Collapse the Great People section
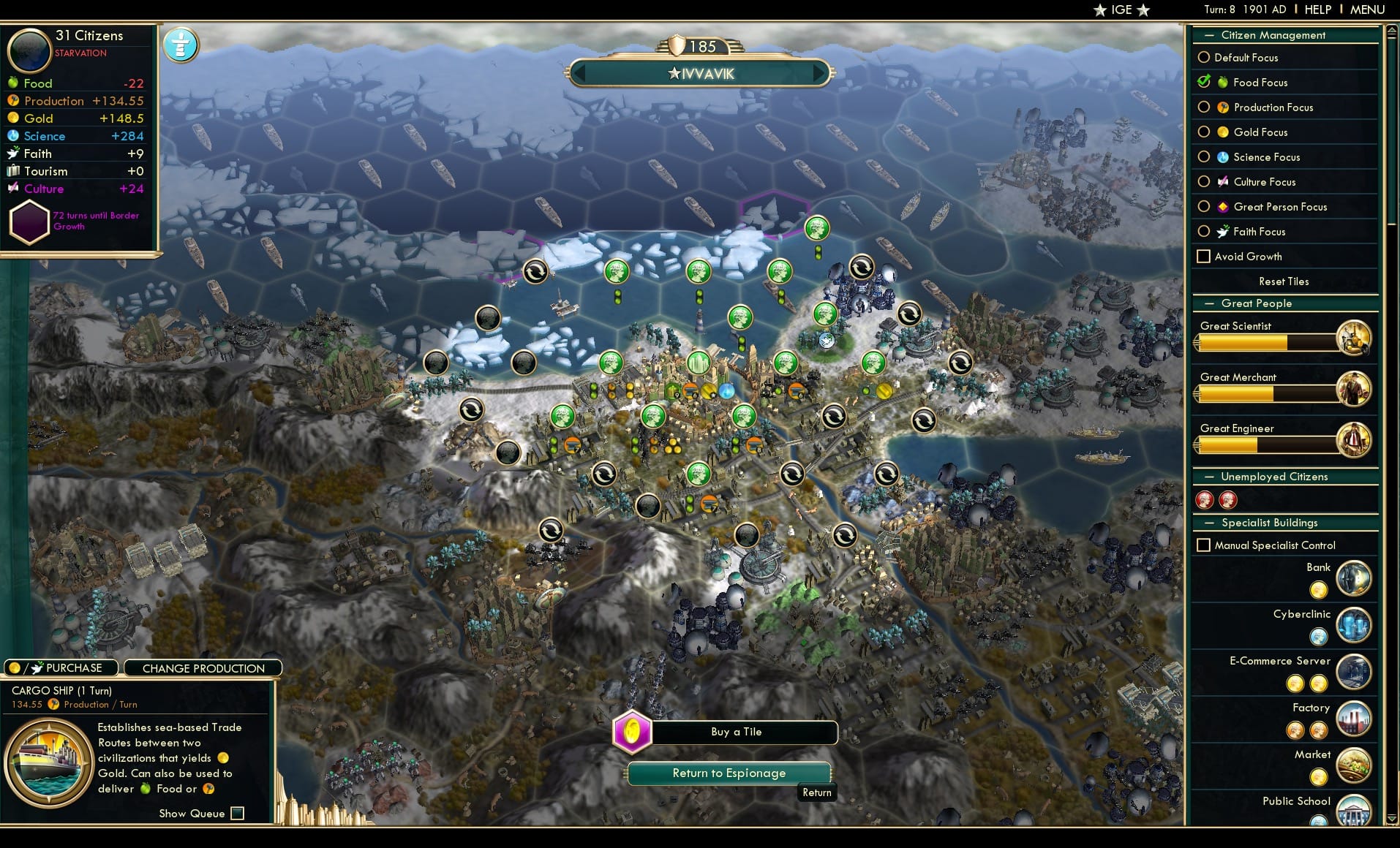Image resolution: width=1400 pixels, height=848 pixels. click(x=1211, y=303)
